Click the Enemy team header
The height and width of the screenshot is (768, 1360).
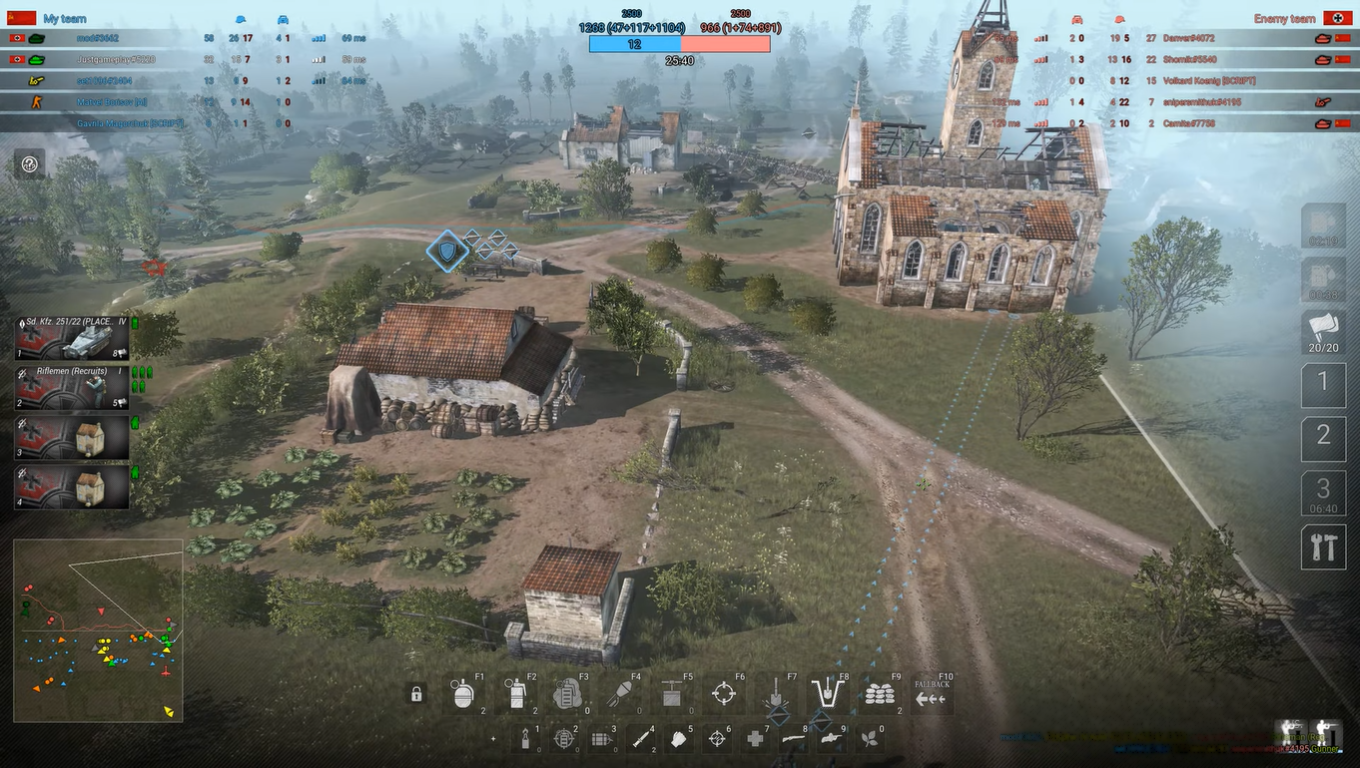[x=1284, y=18]
